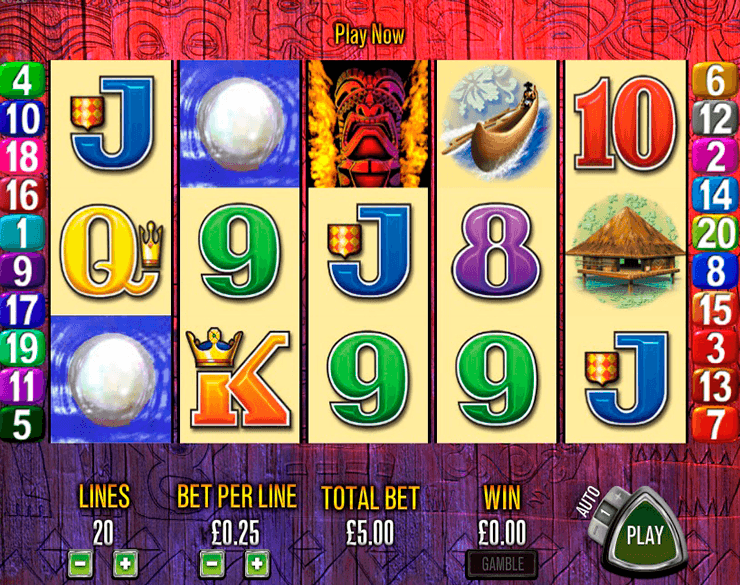Screen dimensions: 740x585
Task: Select payline 7 marker
Action: pos(716,424)
